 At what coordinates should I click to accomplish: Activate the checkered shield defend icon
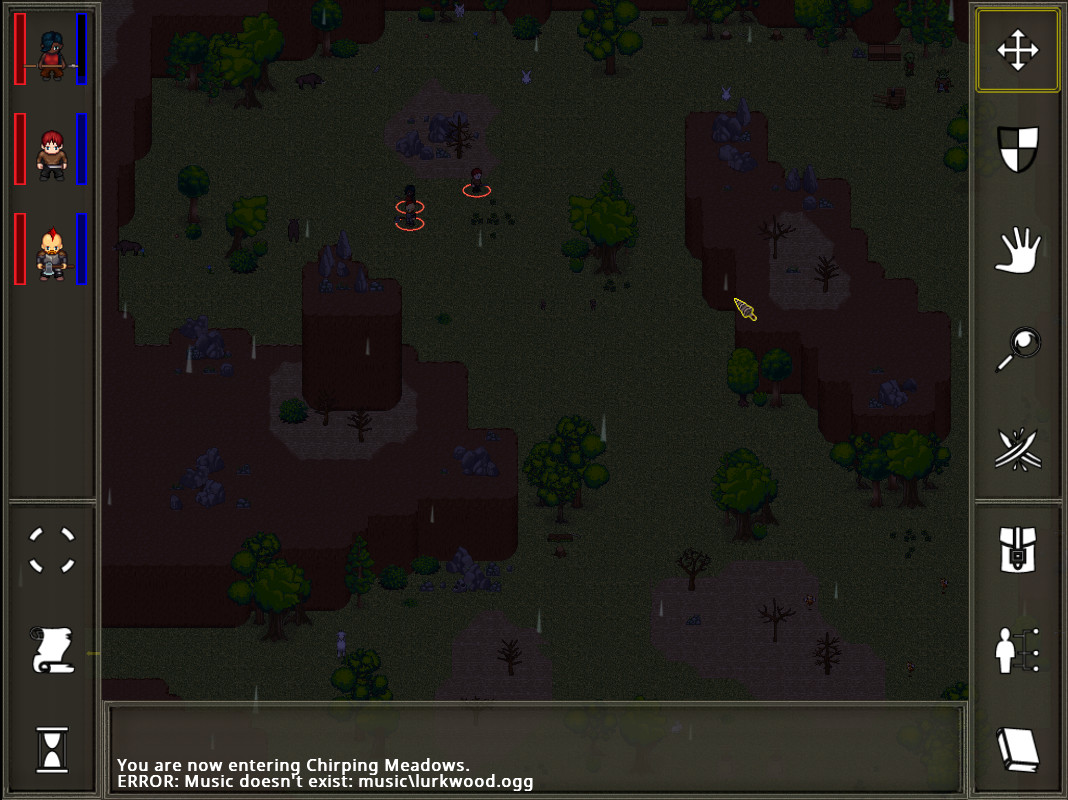point(1017,149)
